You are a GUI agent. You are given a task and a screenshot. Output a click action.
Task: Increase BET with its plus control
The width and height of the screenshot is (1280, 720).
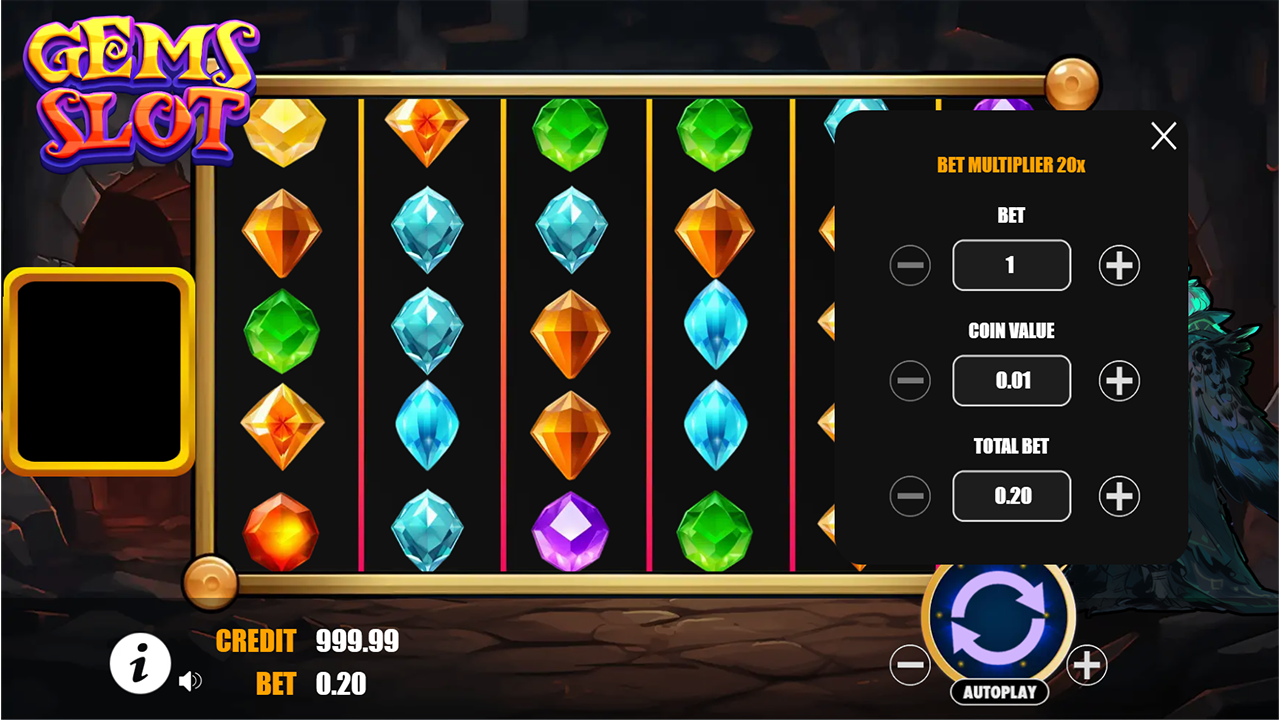coord(1119,265)
